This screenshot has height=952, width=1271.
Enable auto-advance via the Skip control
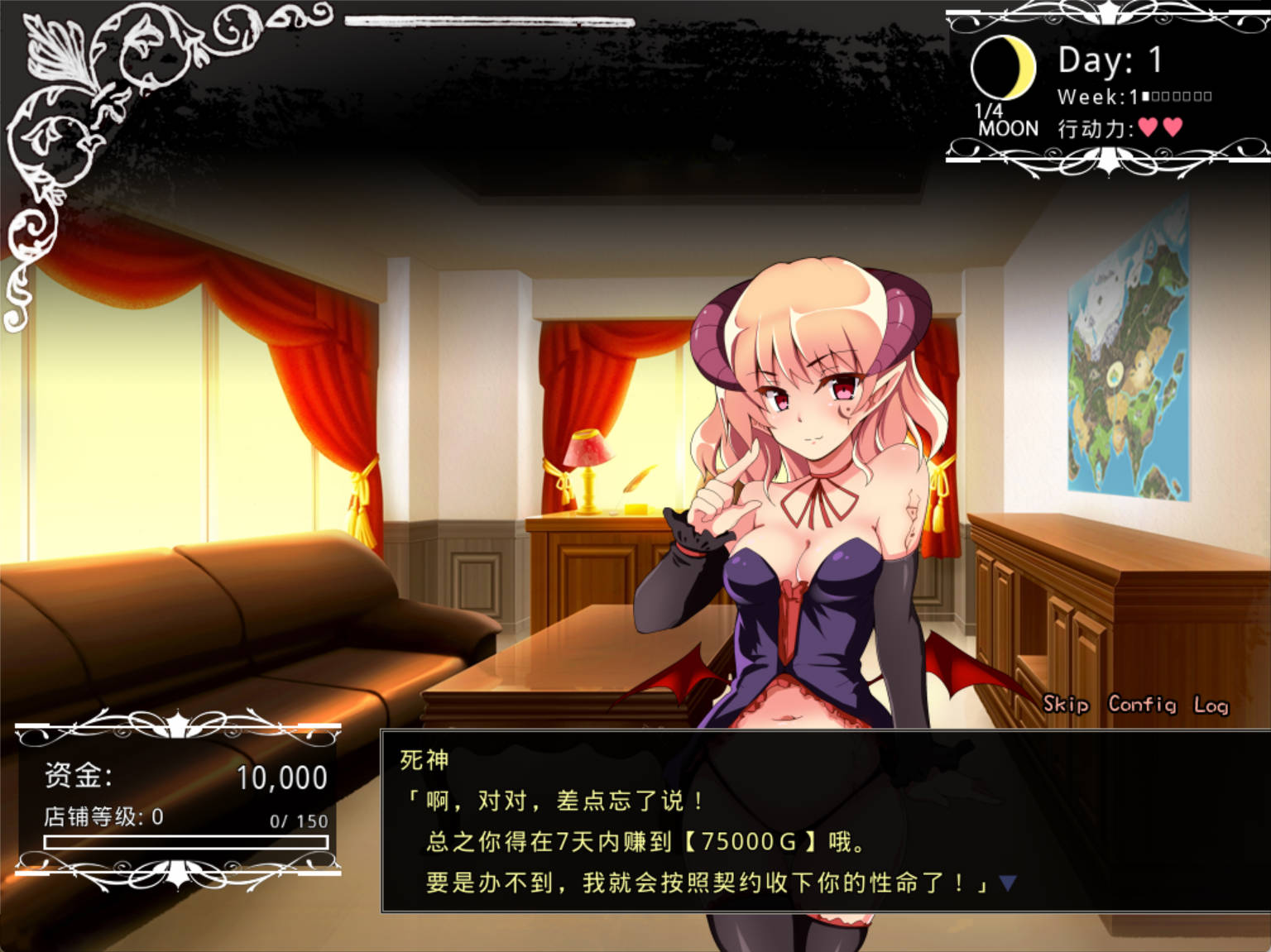(x=1064, y=706)
